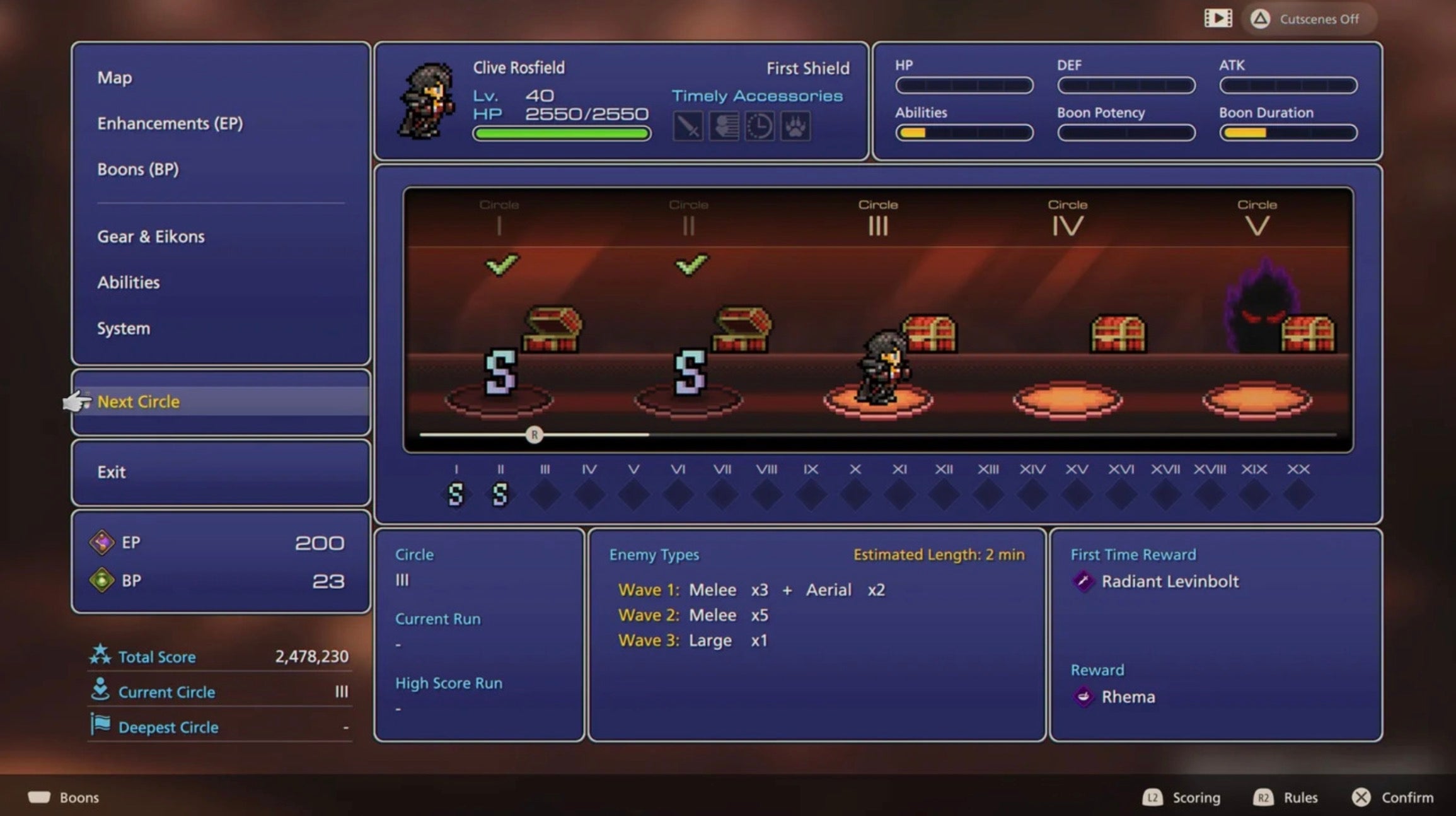Select the Circle III diamond marker
The image size is (1456, 816).
point(545,495)
